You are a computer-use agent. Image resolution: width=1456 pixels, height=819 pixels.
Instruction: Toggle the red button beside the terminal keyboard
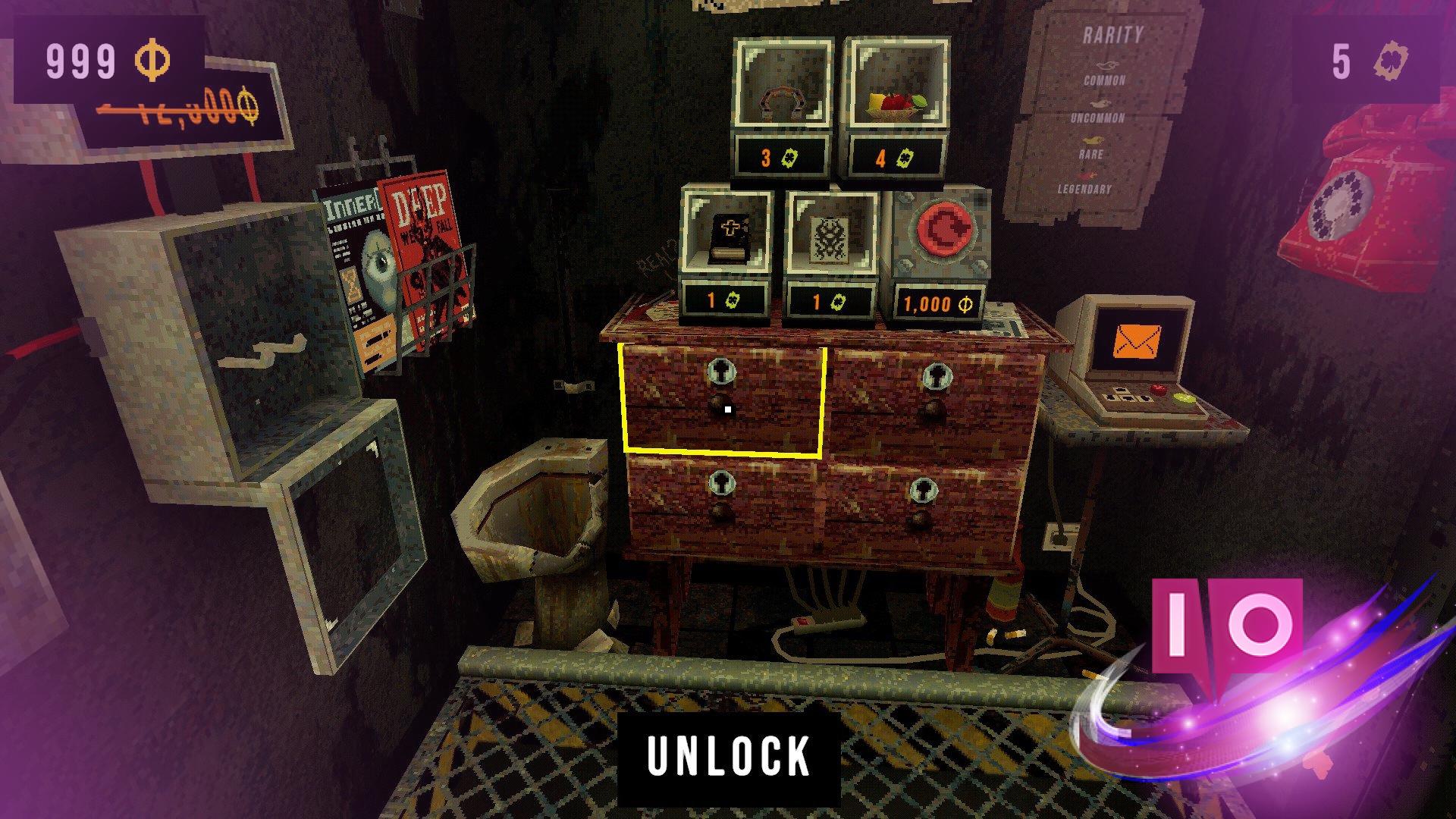pyautogui.click(x=1158, y=389)
